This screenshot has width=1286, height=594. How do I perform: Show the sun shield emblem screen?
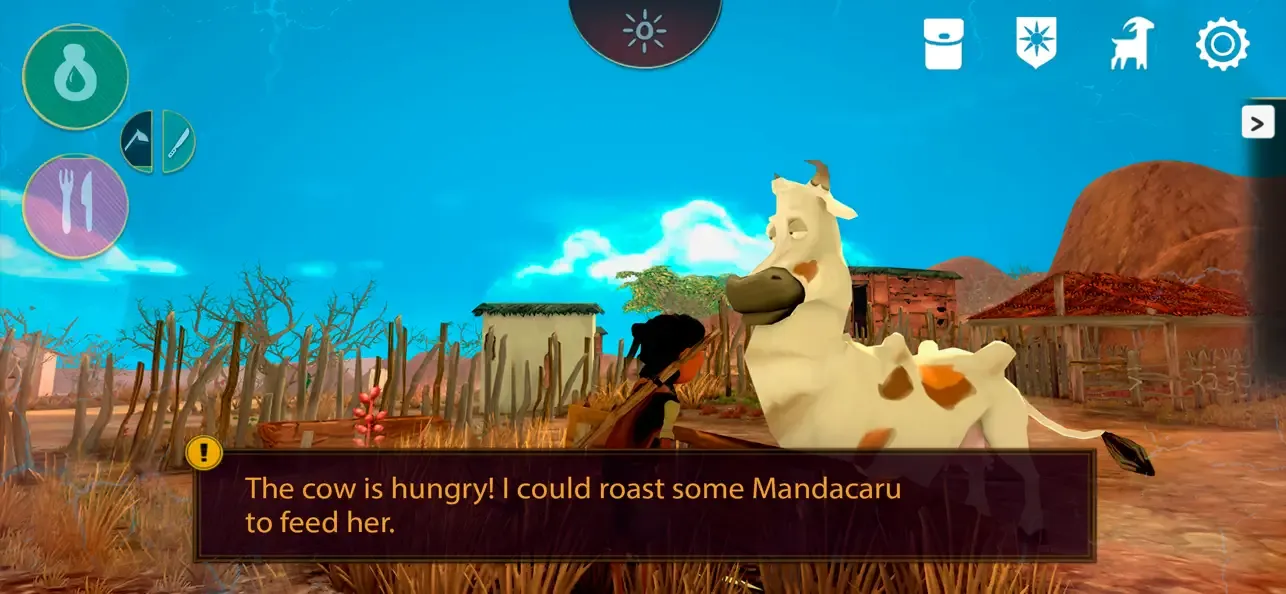[1036, 45]
